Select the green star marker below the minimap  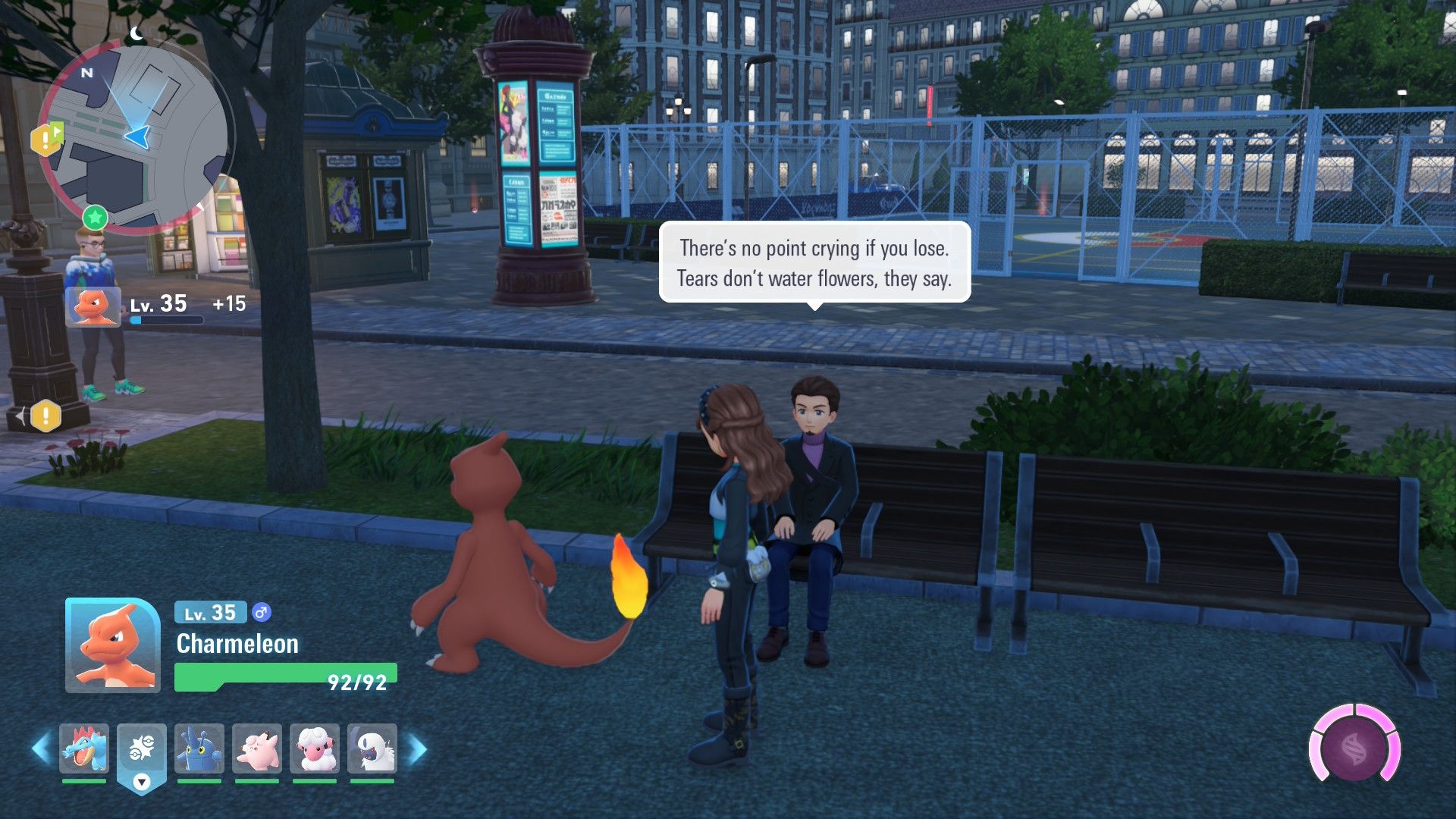pos(96,218)
